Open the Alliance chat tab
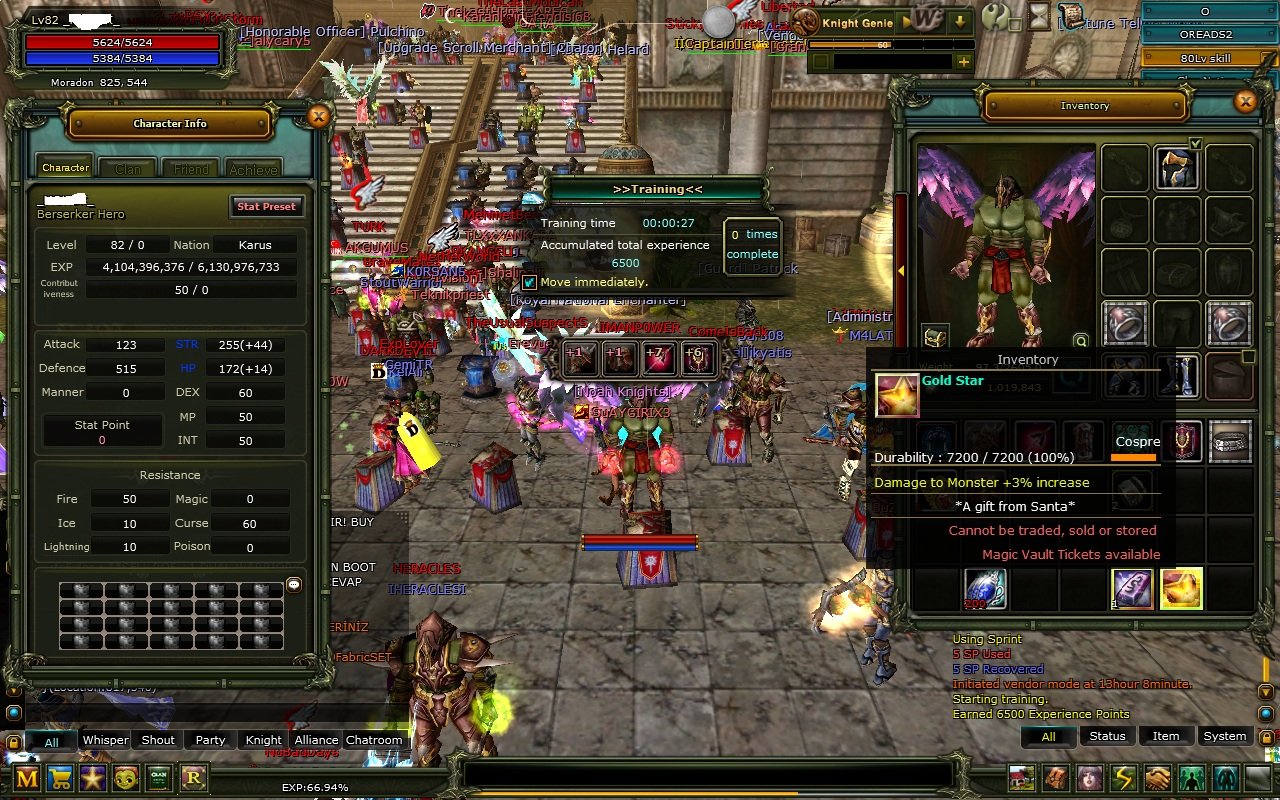The image size is (1280, 800). pyautogui.click(x=316, y=740)
